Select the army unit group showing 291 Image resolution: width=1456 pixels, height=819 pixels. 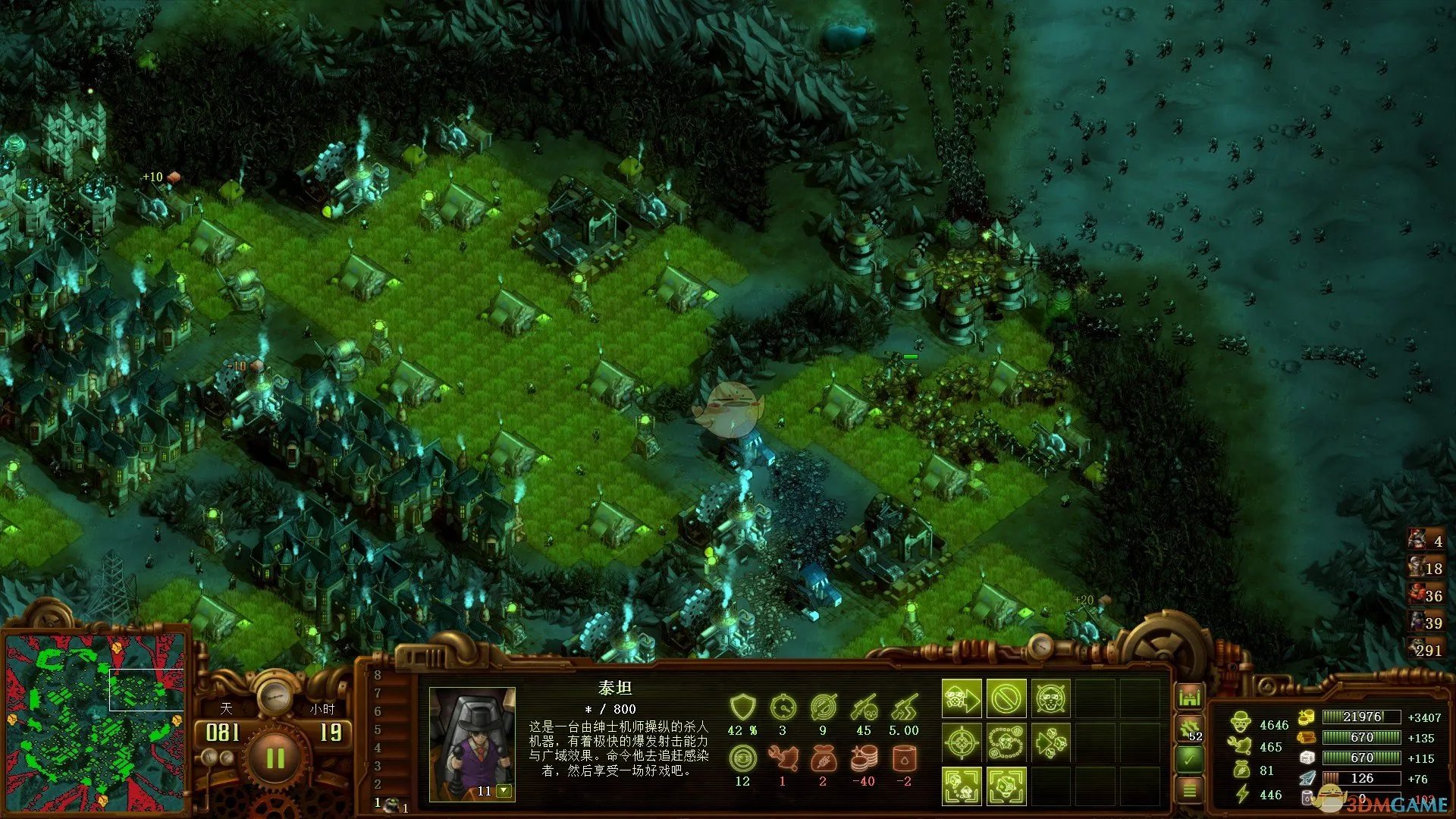click(1424, 649)
